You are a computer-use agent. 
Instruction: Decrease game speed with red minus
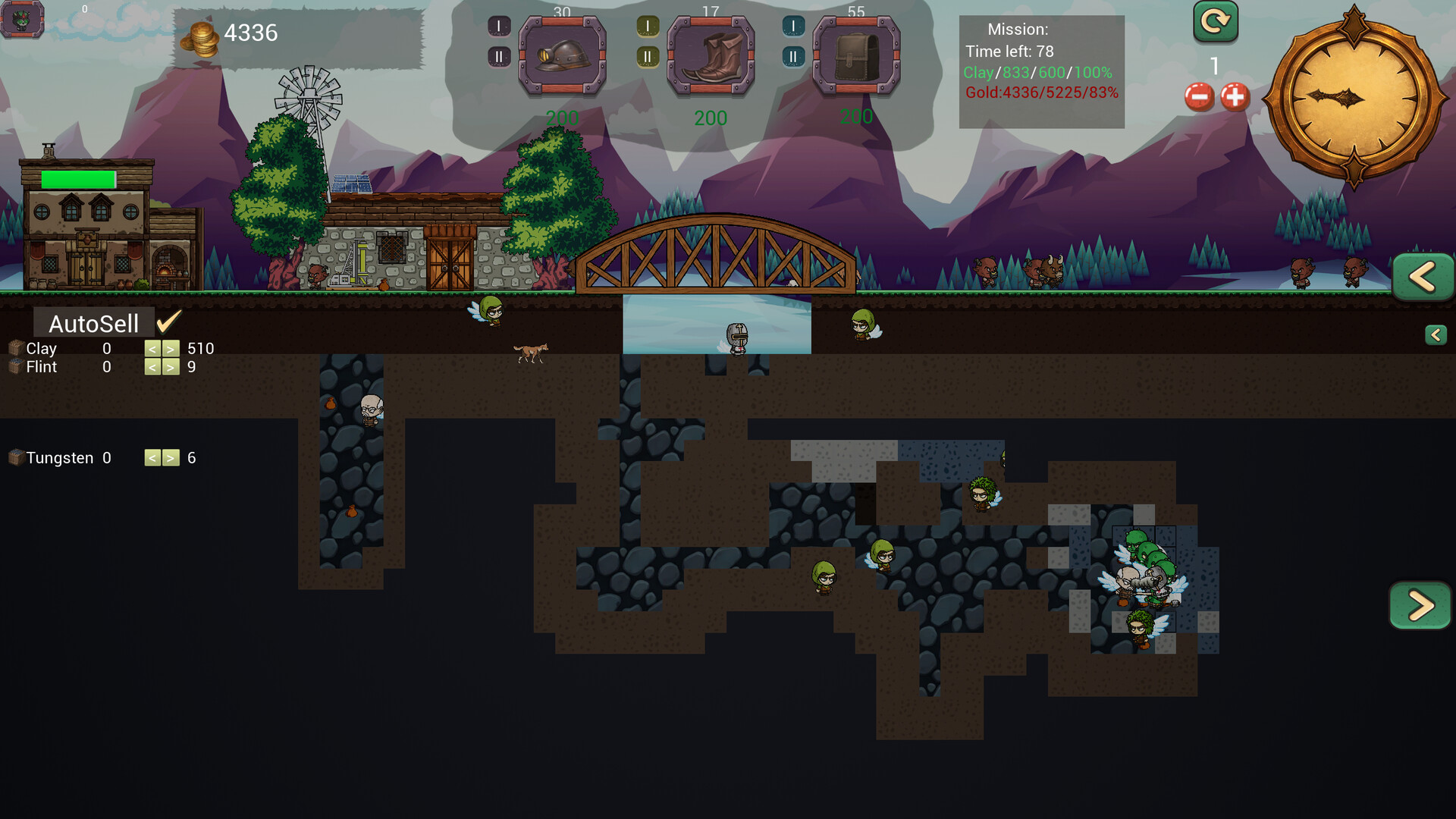click(1199, 97)
